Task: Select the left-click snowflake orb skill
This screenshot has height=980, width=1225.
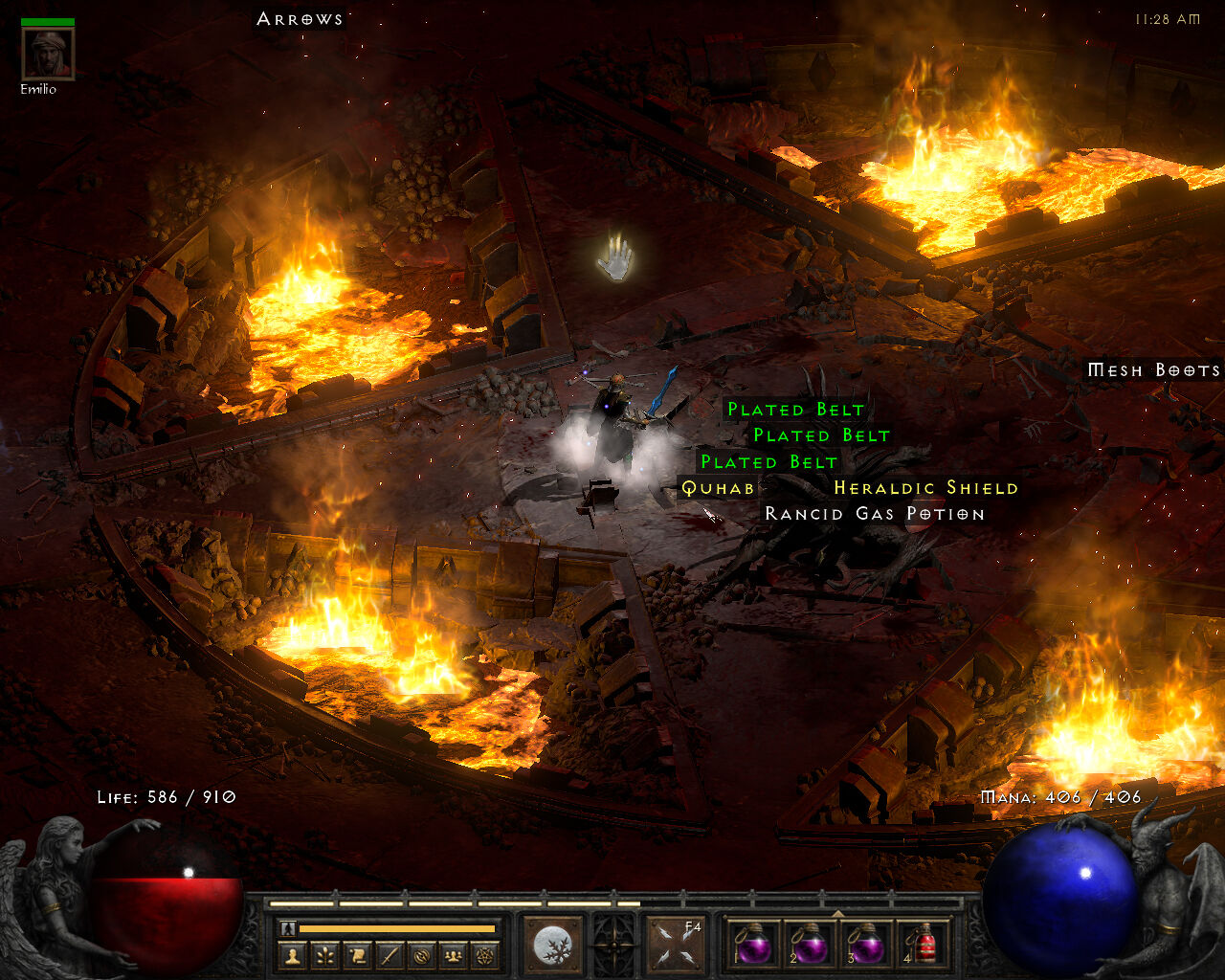Action: click(553, 945)
